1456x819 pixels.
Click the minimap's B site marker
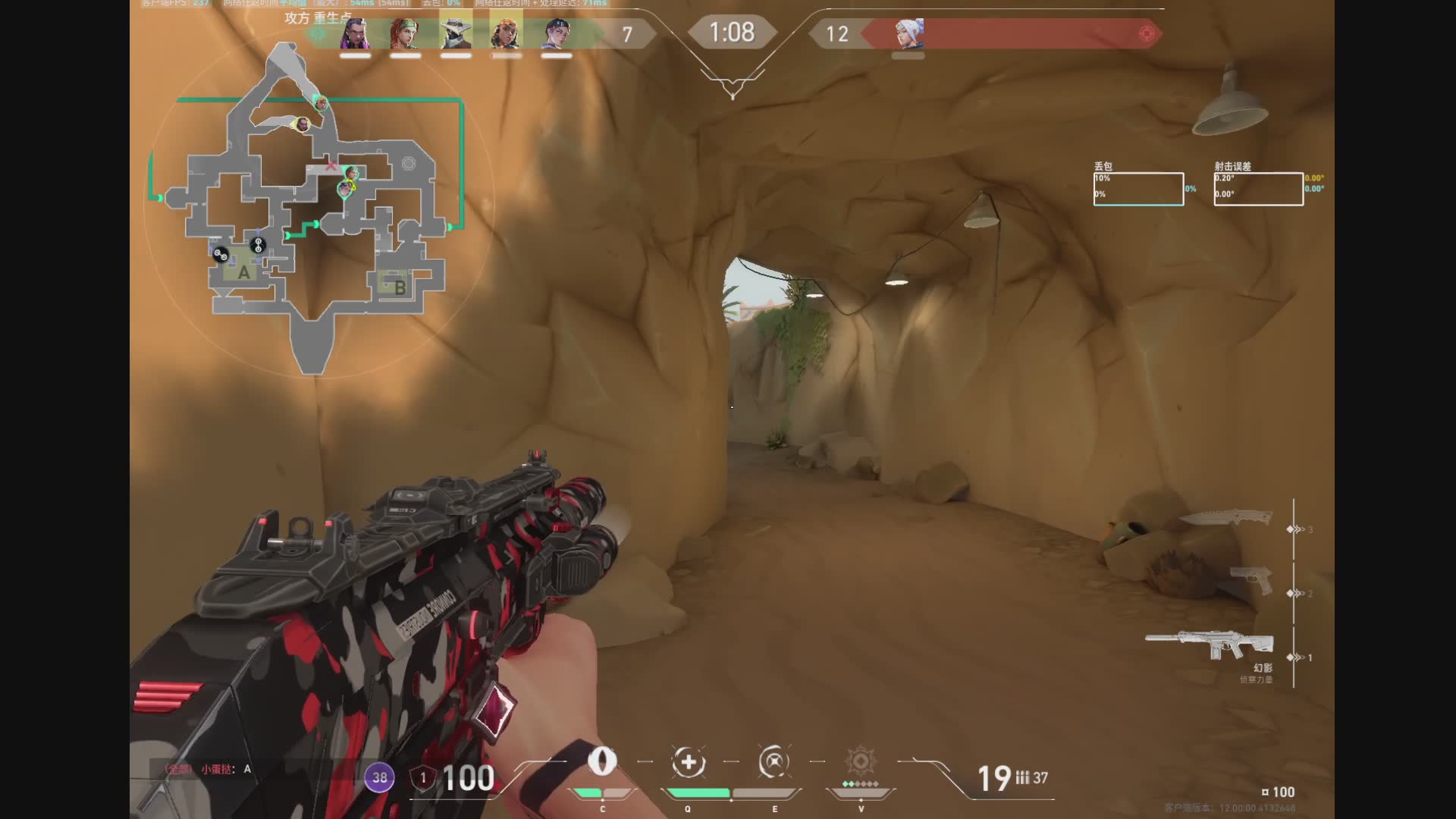400,287
